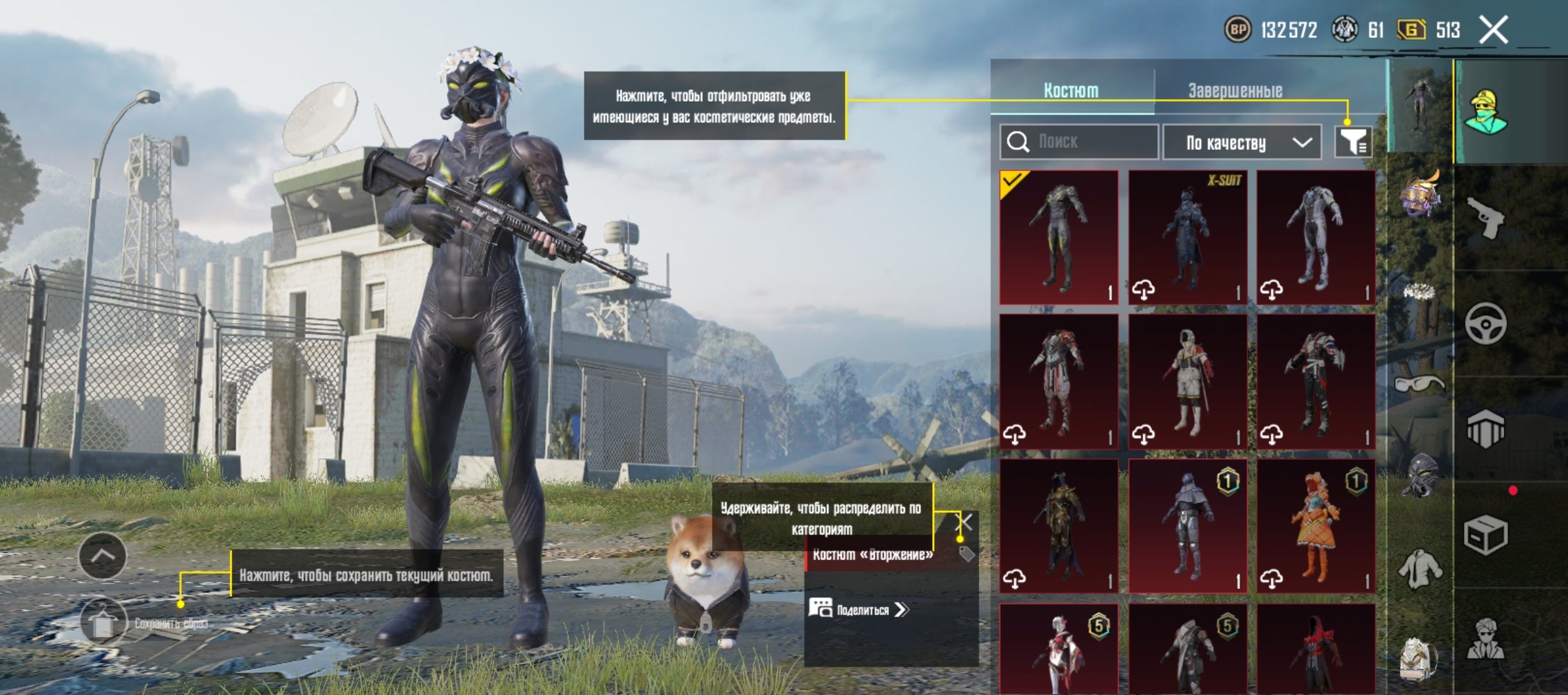The width and height of the screenshot is (1568, 695).
Task: Select the orange dinosaur costume tile
Action: pos(1316,526)
